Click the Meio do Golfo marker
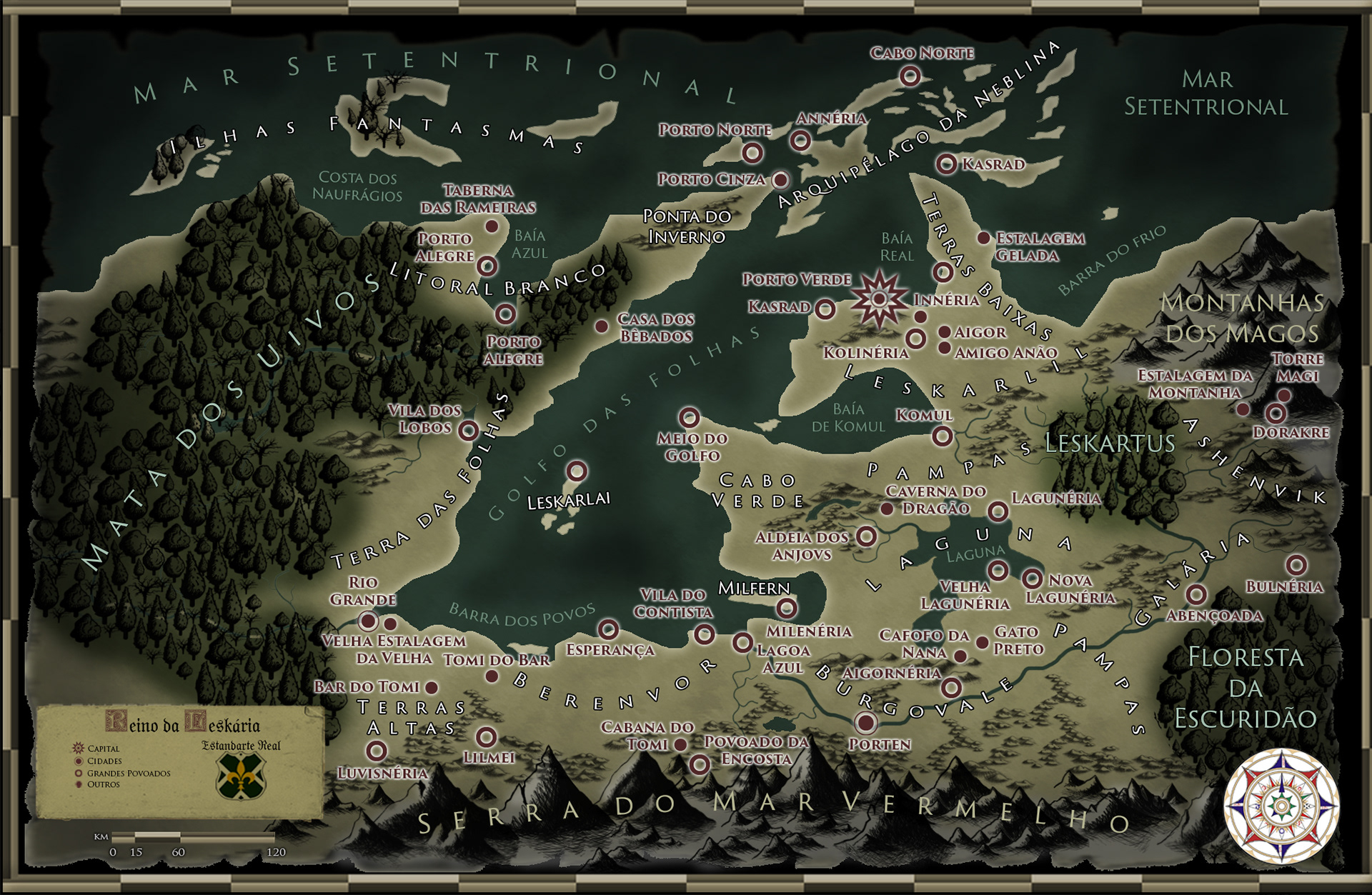The image size is (1372, 895). pyautogui.click(x=689, y=417)
